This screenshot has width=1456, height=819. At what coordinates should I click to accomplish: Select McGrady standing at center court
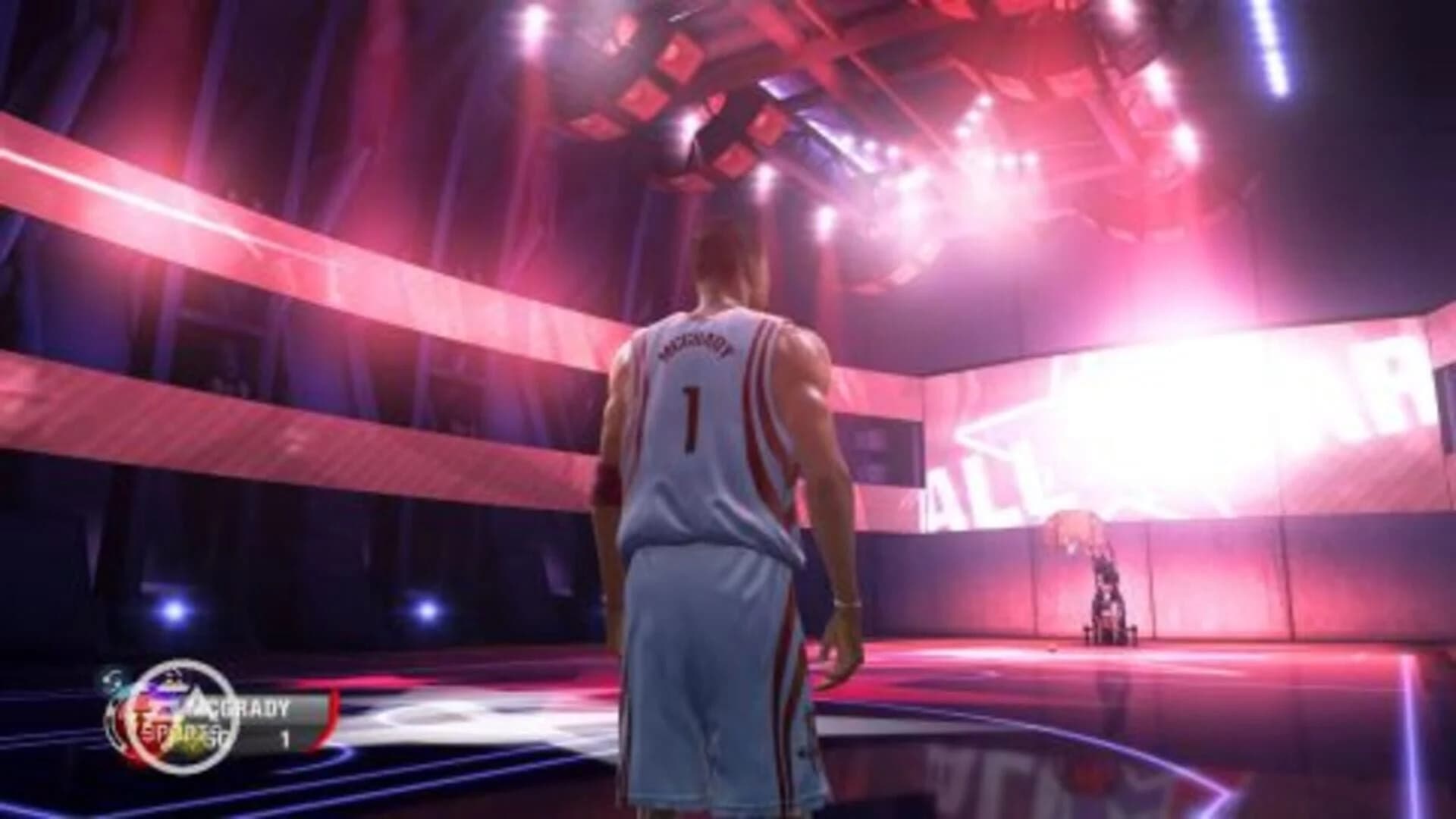click(713, 493)
